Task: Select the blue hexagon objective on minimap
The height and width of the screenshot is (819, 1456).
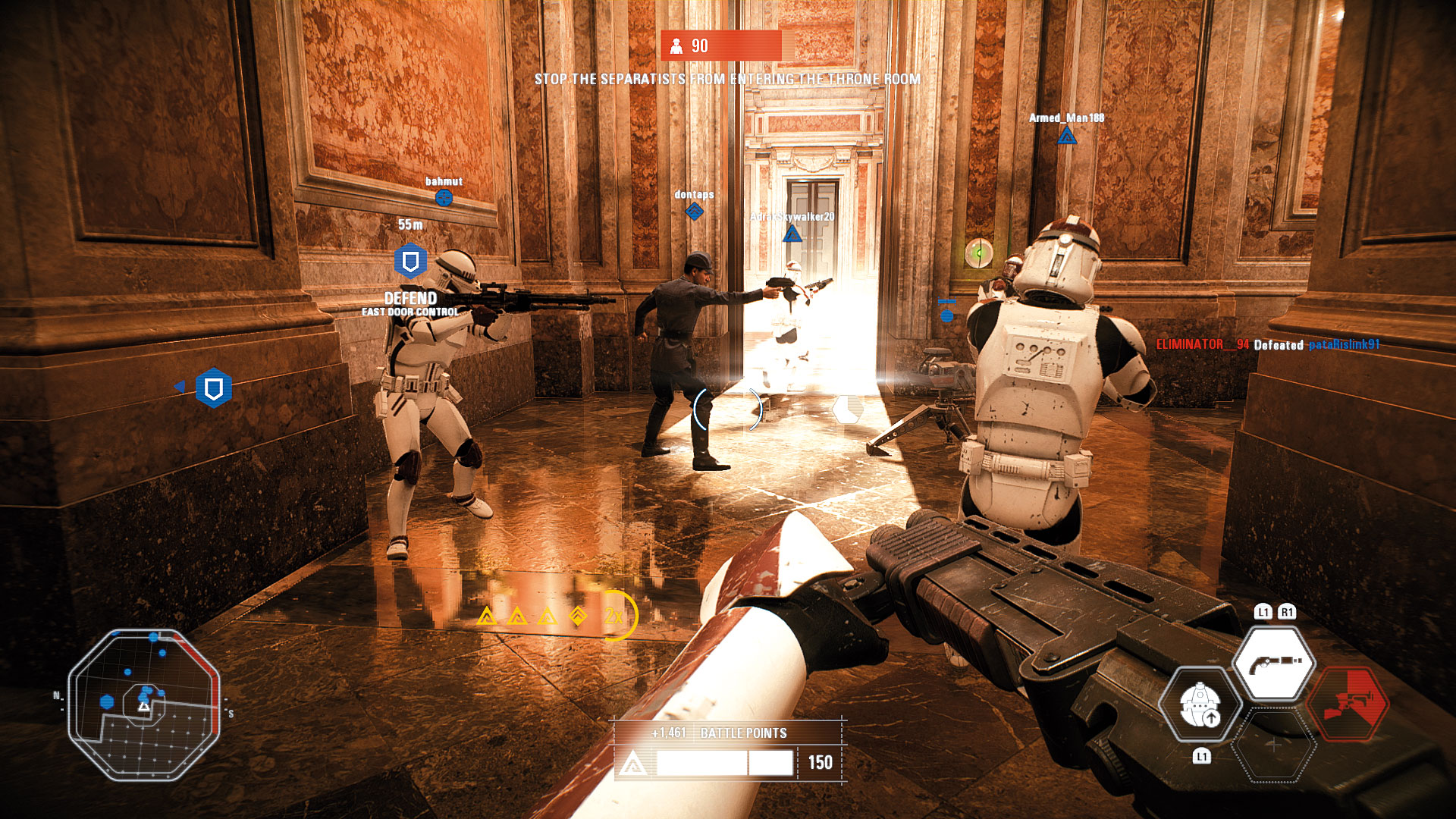Action: [107, 702]
